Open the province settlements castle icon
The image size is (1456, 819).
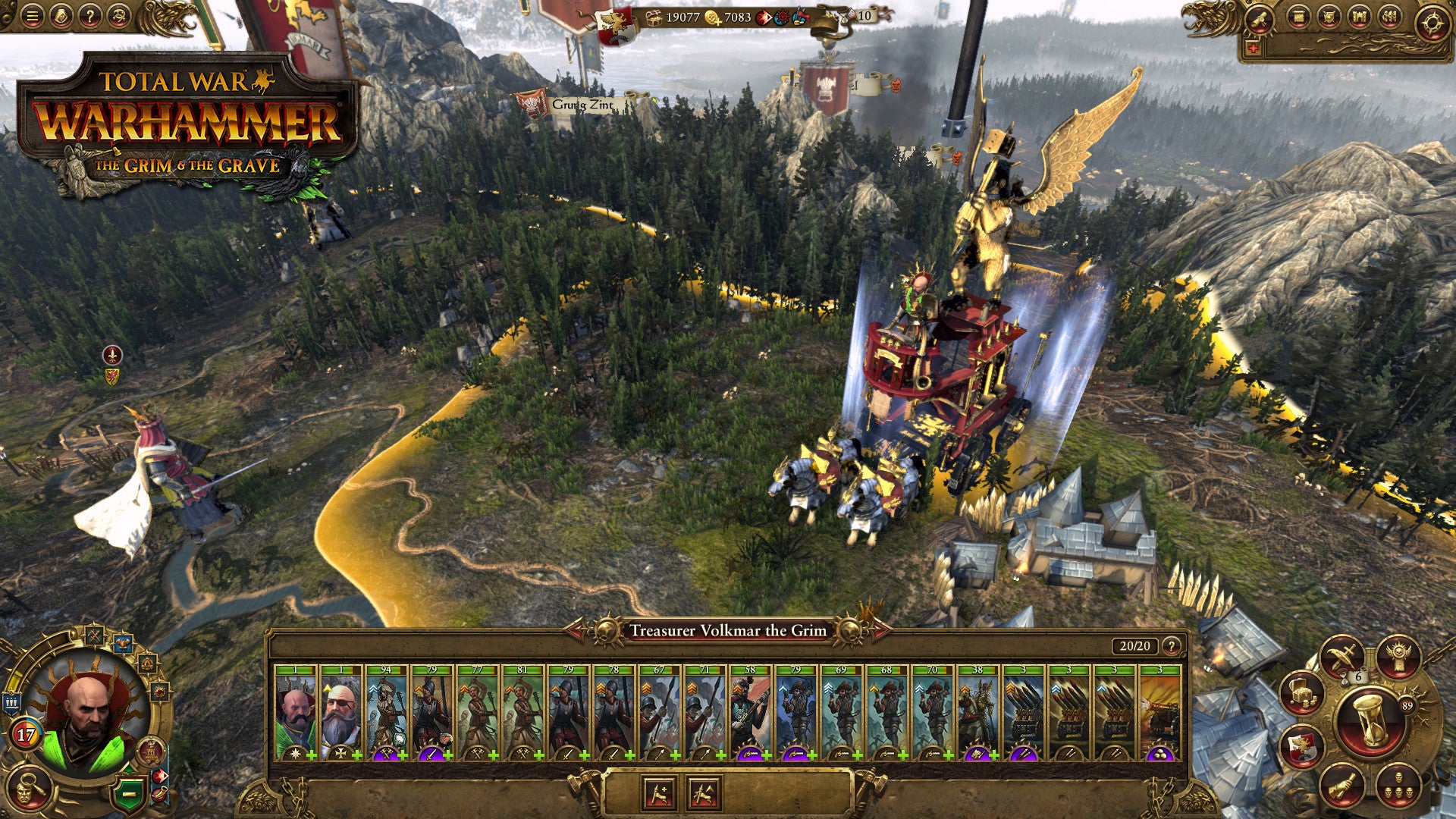pos(1359,17)
